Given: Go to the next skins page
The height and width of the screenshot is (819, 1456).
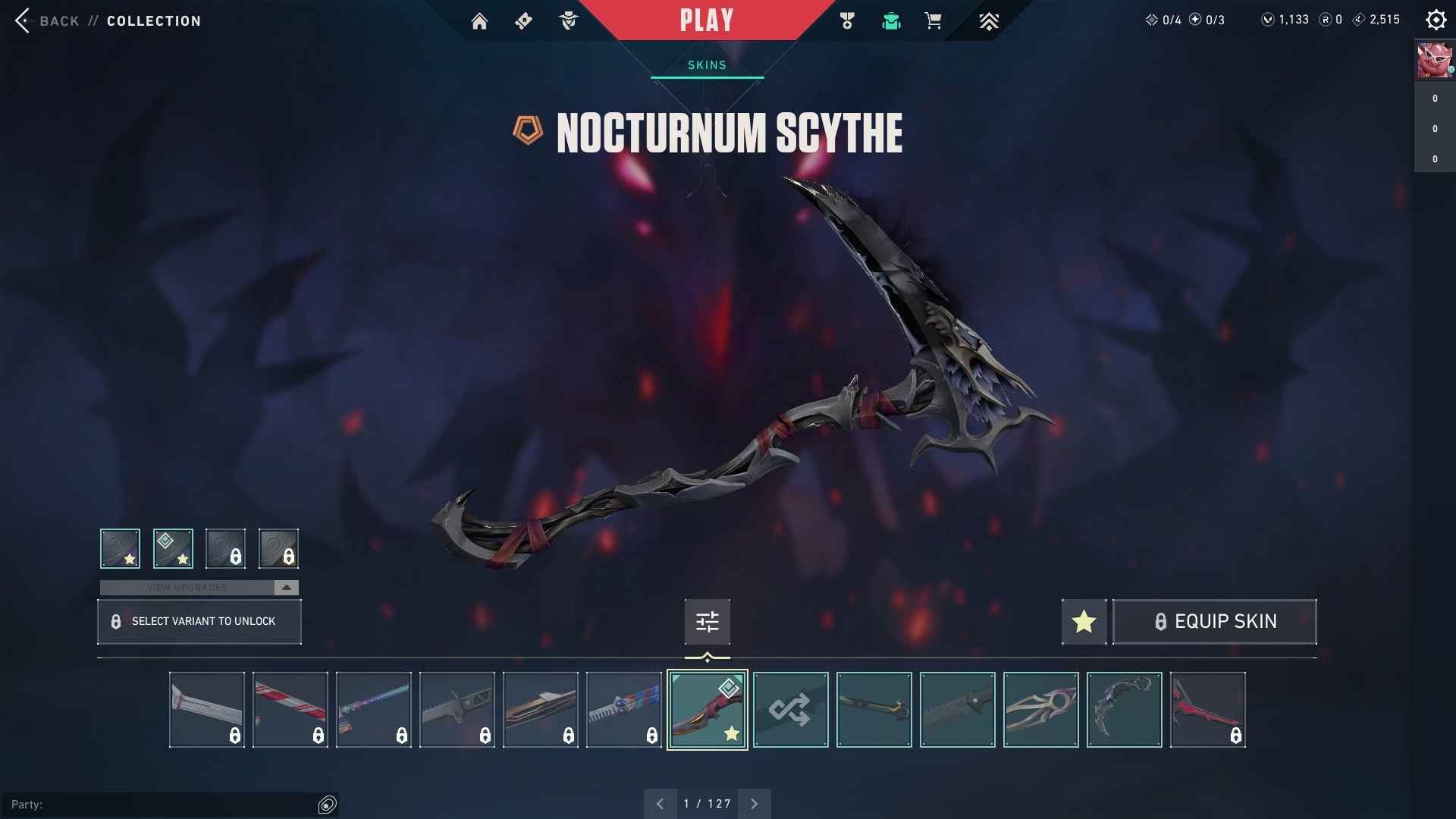Looking at the screenshot, I should (754, 803).
